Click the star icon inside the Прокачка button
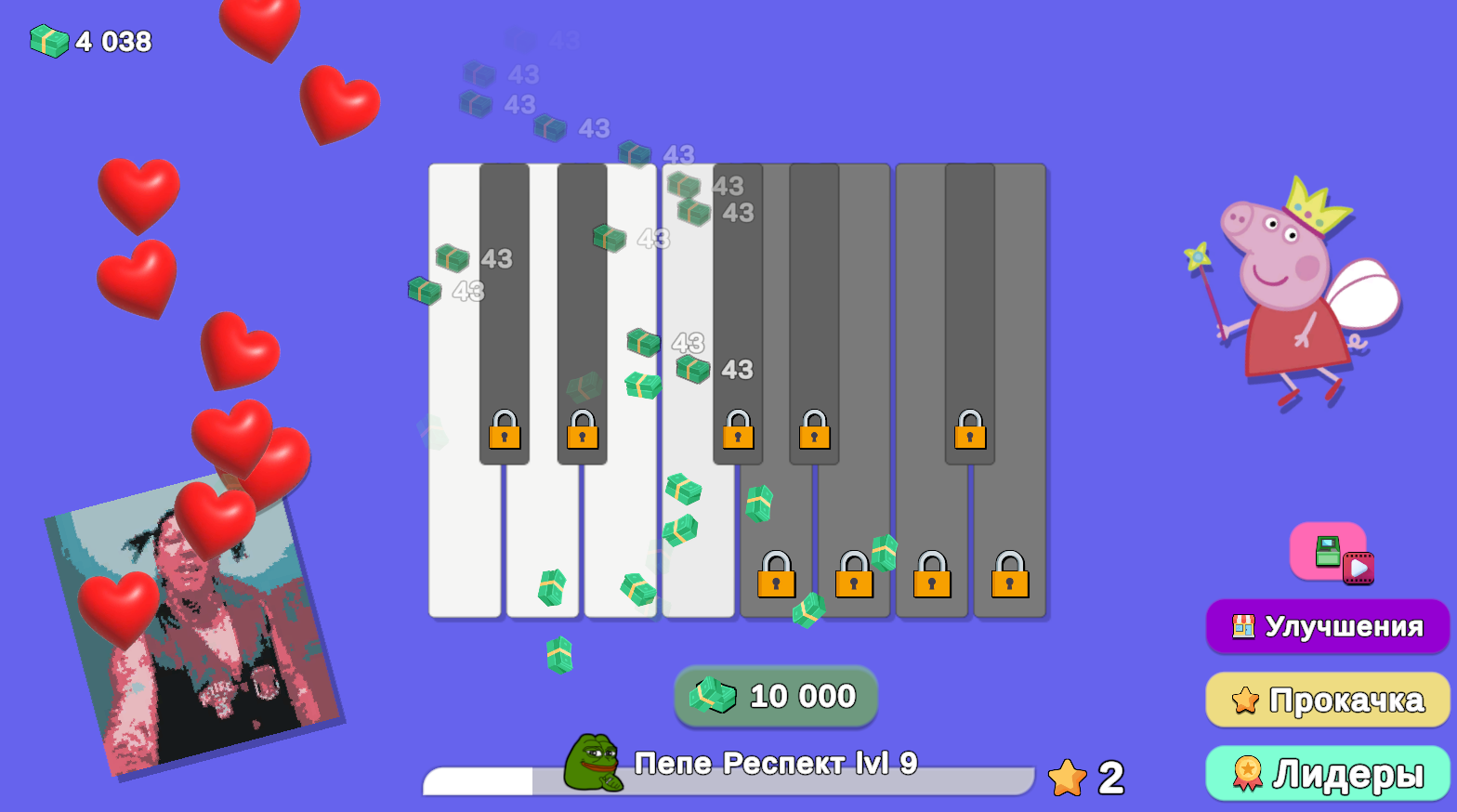 click(1247, 700)
